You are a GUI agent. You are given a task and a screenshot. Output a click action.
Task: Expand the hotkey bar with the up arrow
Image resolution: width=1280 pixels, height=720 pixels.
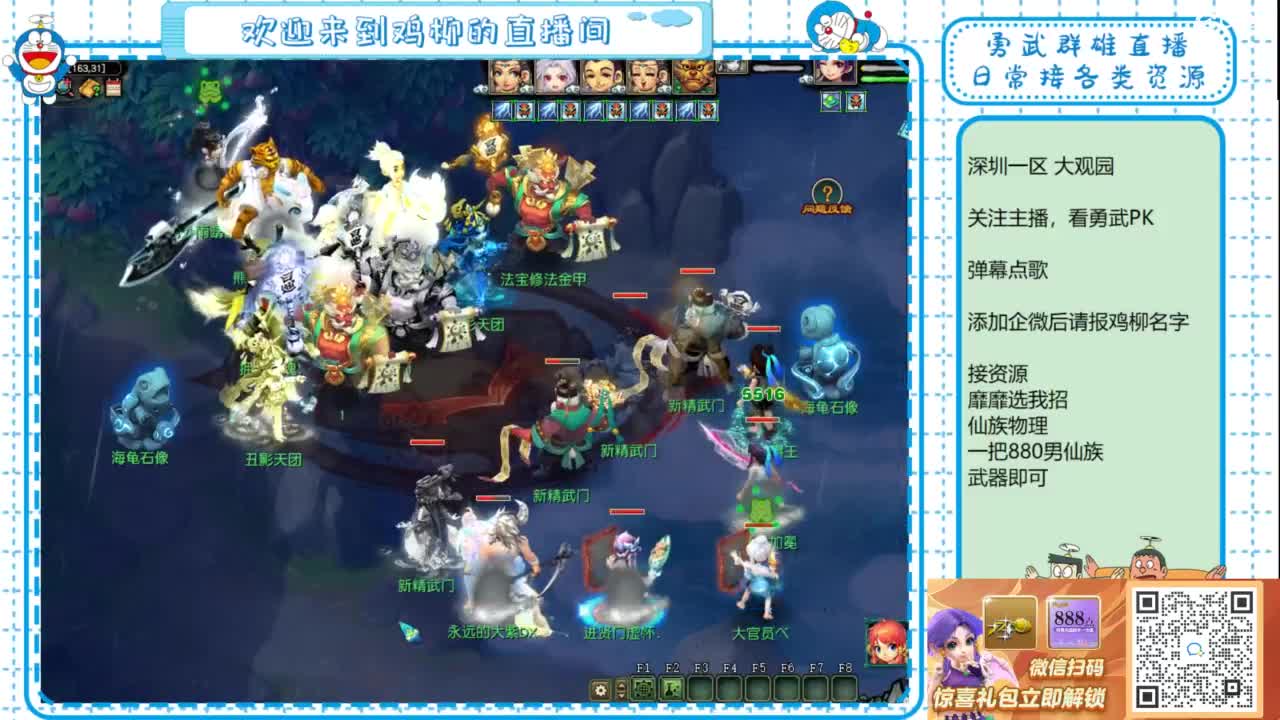pos(620,686)
